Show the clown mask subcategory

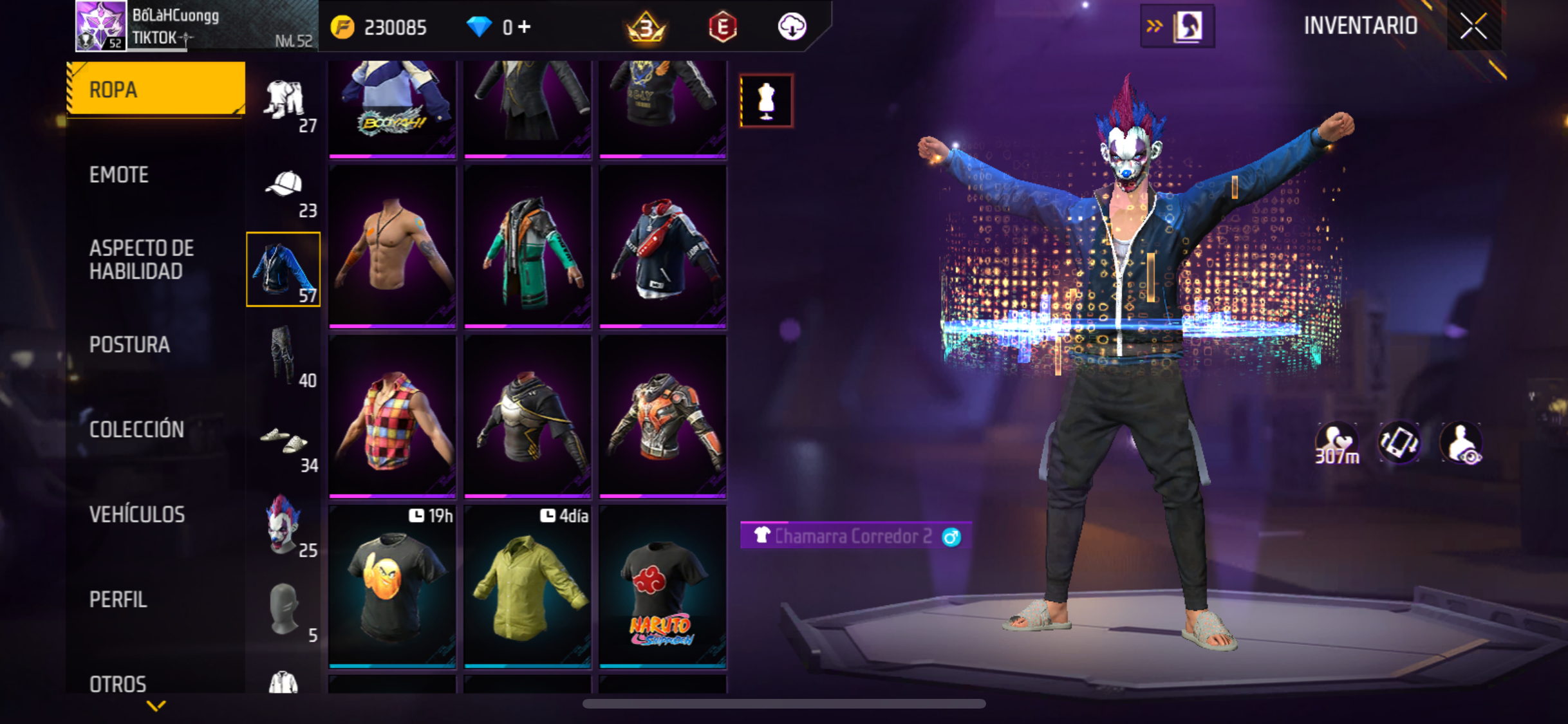coord(284,525)
